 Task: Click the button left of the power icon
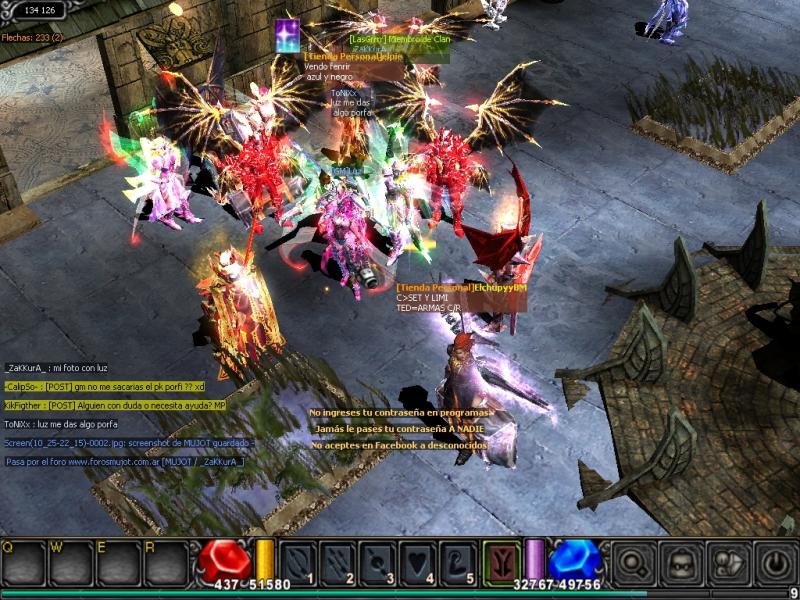tap(729, 562)
